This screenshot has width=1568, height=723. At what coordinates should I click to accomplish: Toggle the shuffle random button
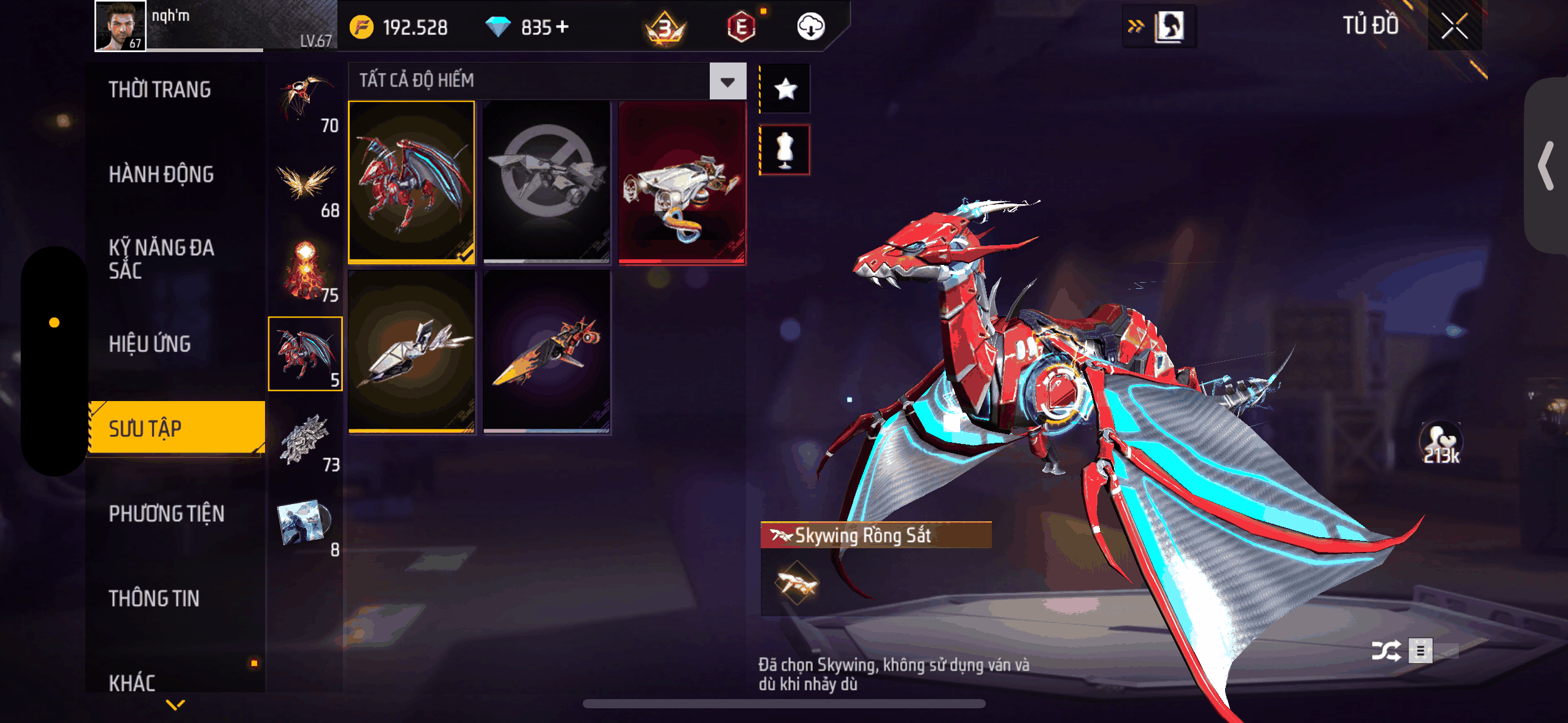(x=1386, y=651)
